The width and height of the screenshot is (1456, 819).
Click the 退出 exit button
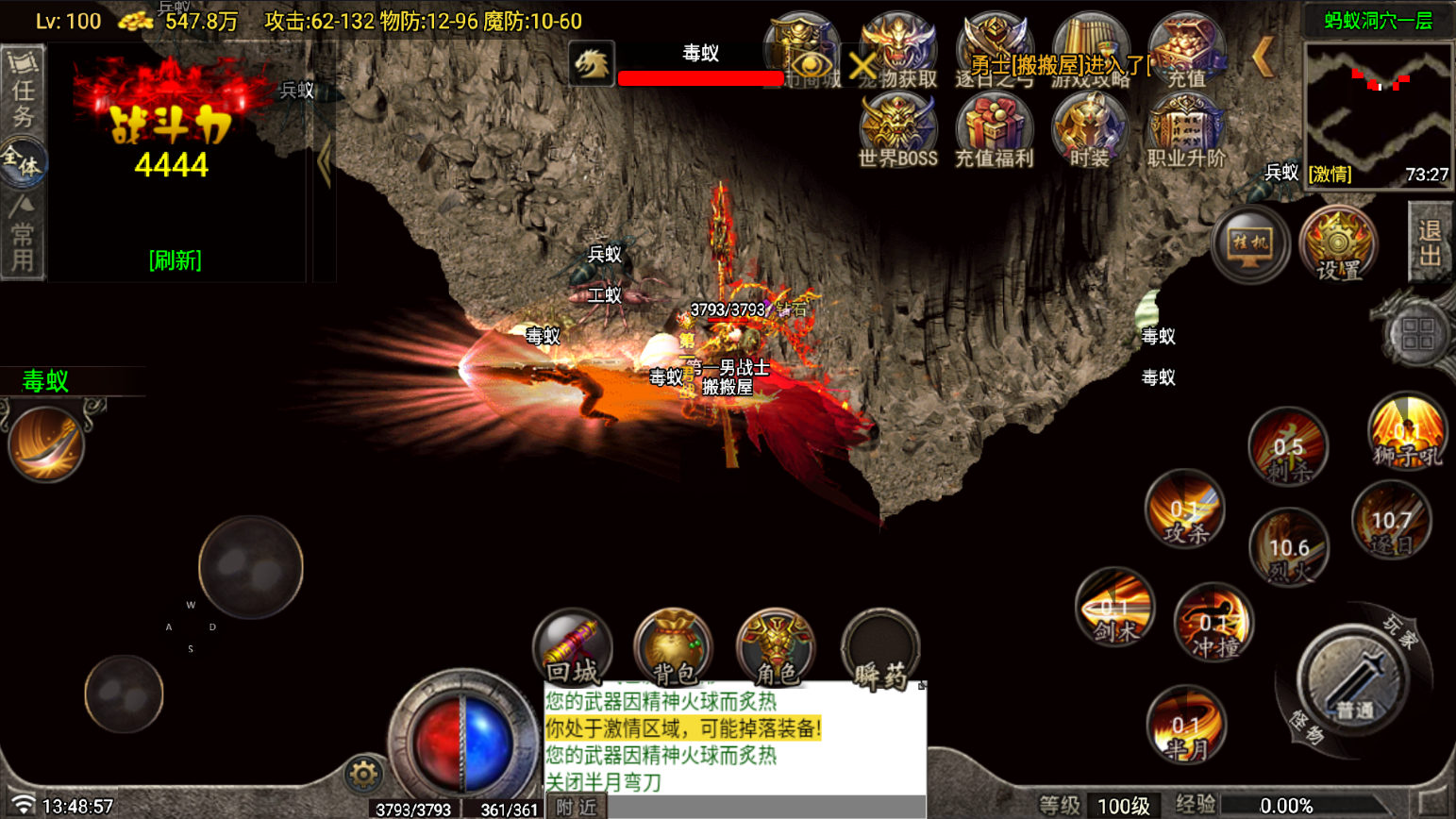click(1430, 242)
